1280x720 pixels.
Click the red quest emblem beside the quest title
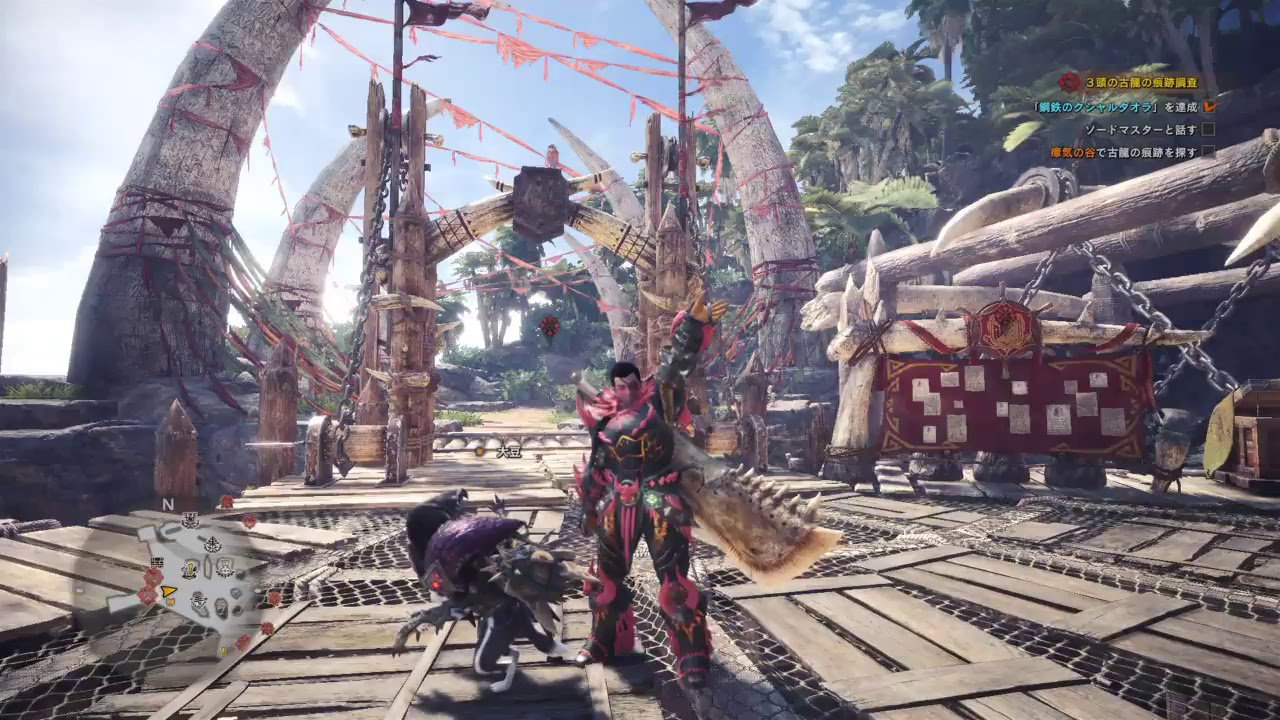[x=1069, y=82]
